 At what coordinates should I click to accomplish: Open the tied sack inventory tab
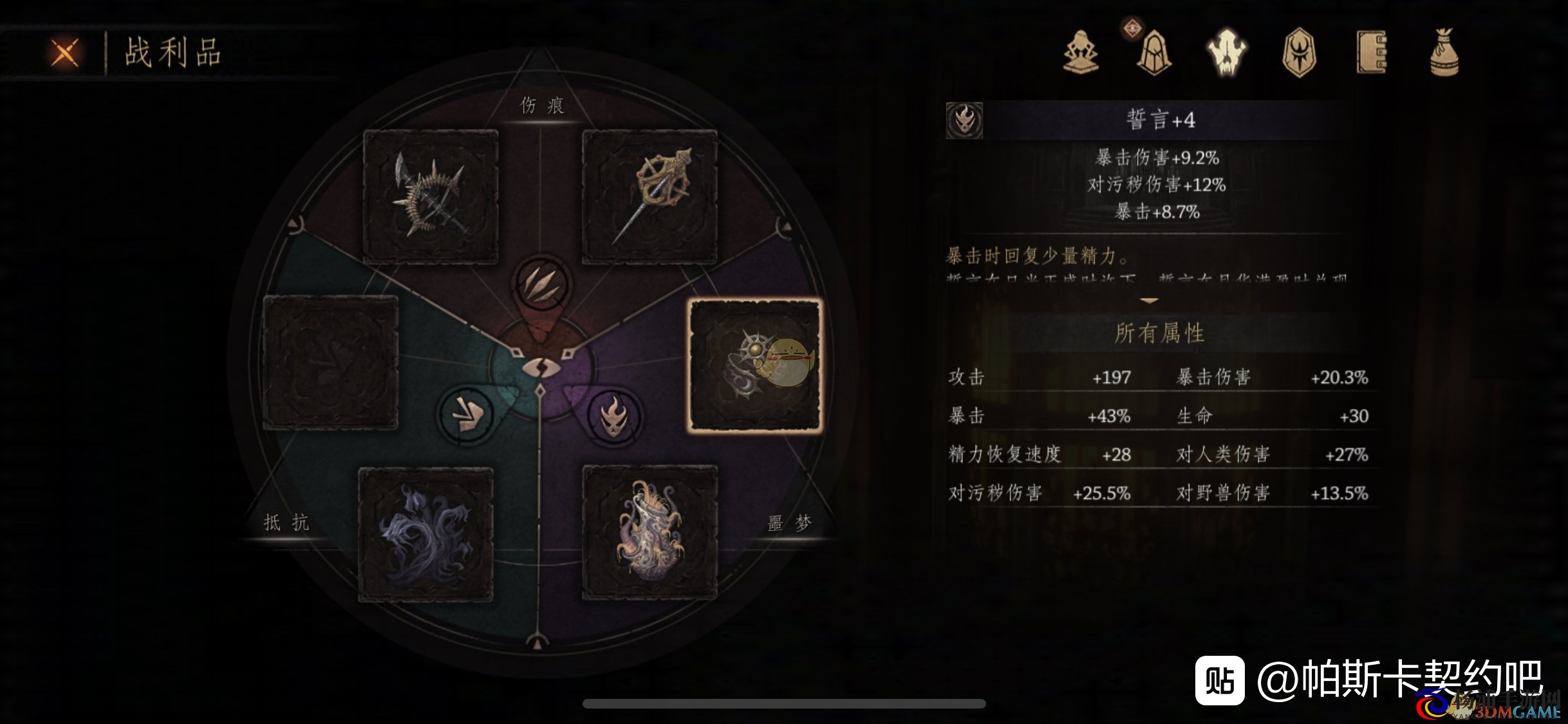click(x=1444, y=53)
